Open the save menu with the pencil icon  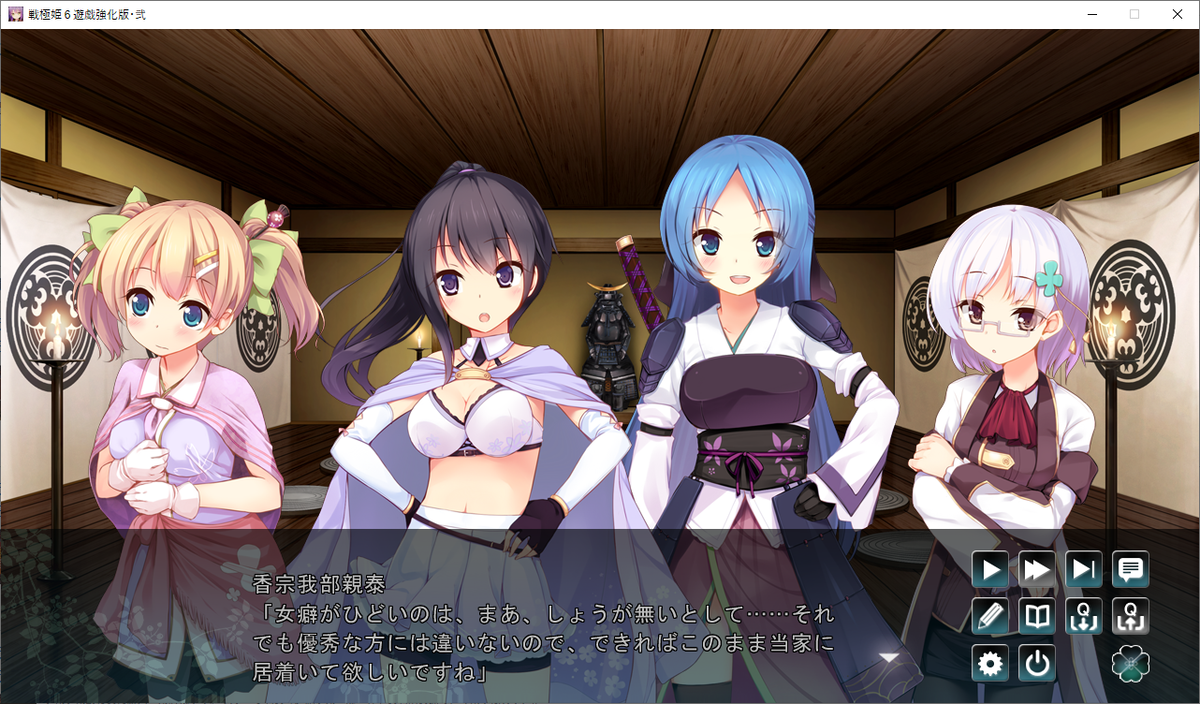pyautogui.click(x=990, y=616)
